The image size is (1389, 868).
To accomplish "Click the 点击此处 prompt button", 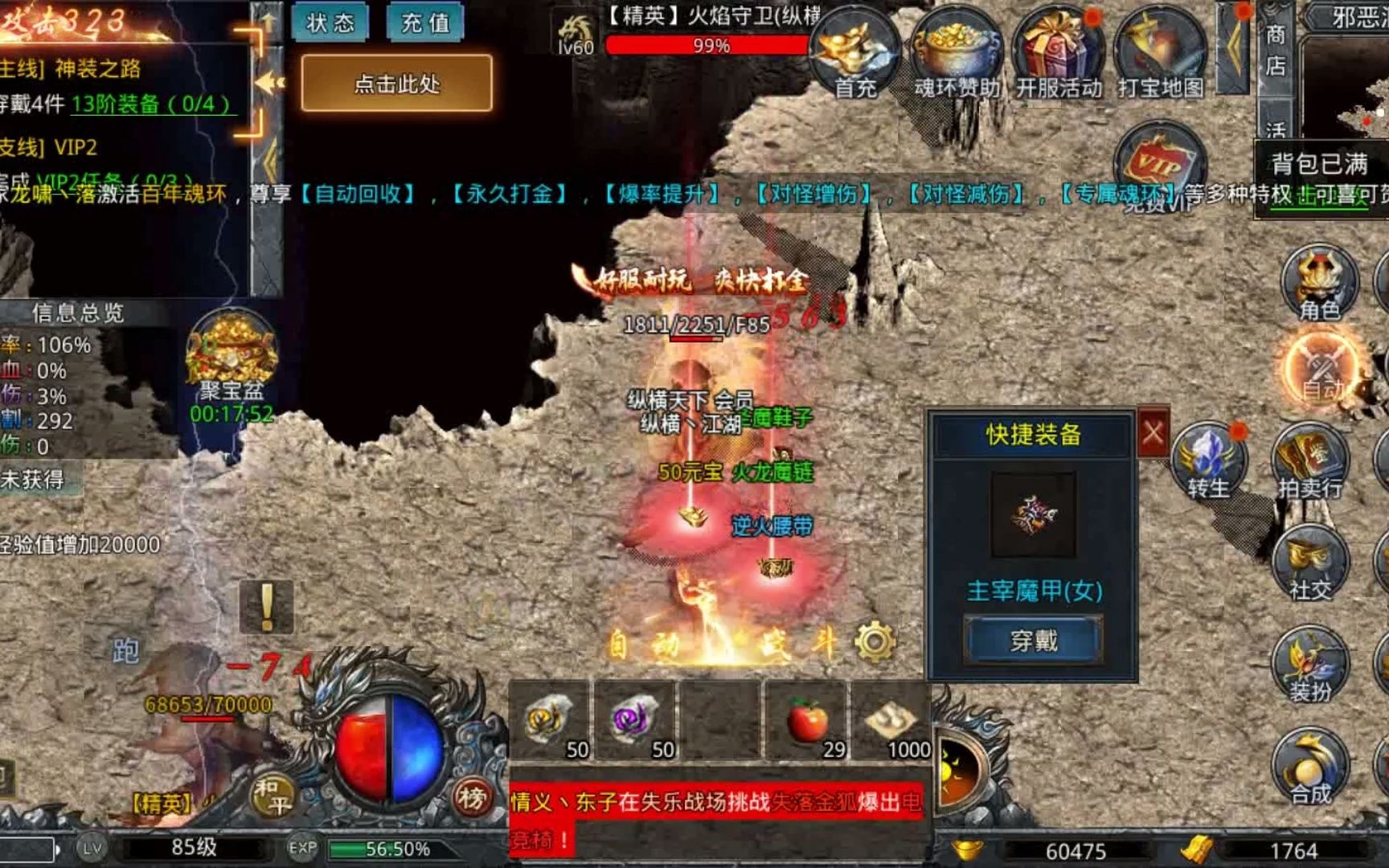I will 397,84.
